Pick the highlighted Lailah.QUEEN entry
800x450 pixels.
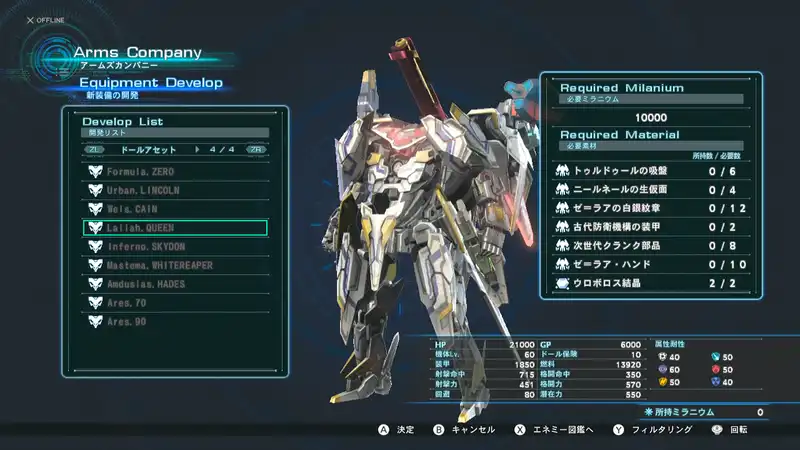(x=175, y=228)
